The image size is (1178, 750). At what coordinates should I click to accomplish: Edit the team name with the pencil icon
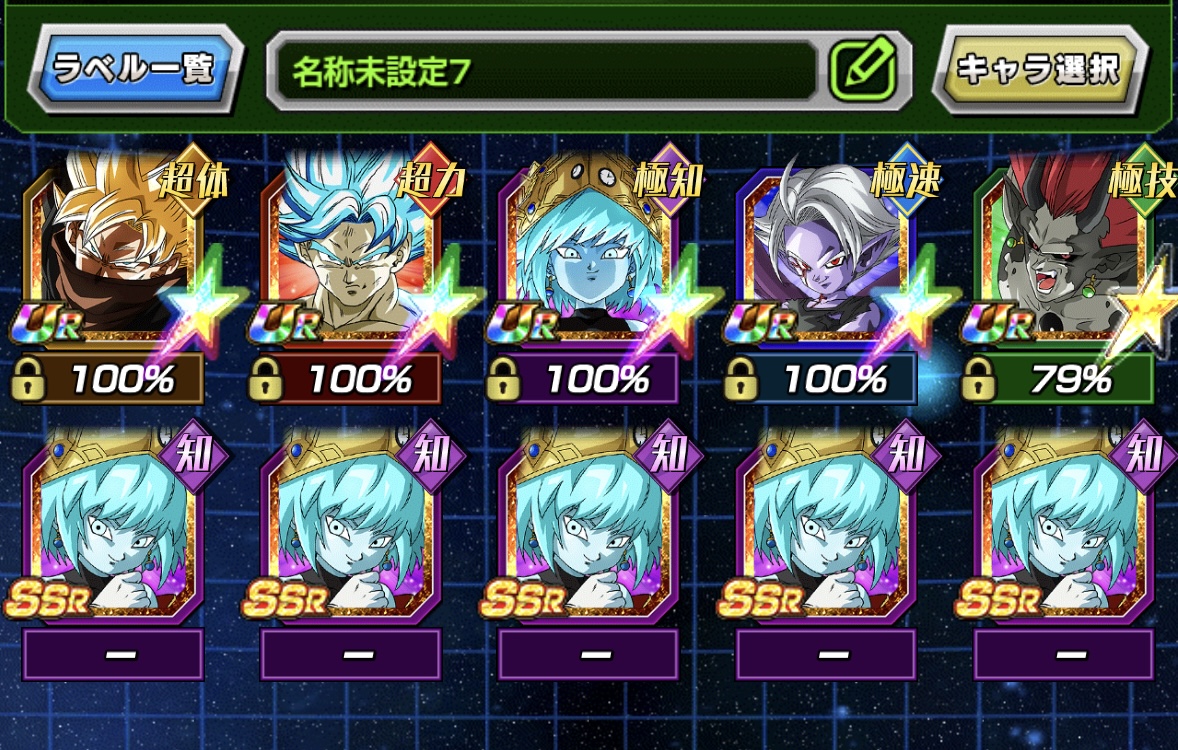coord(861,70)
